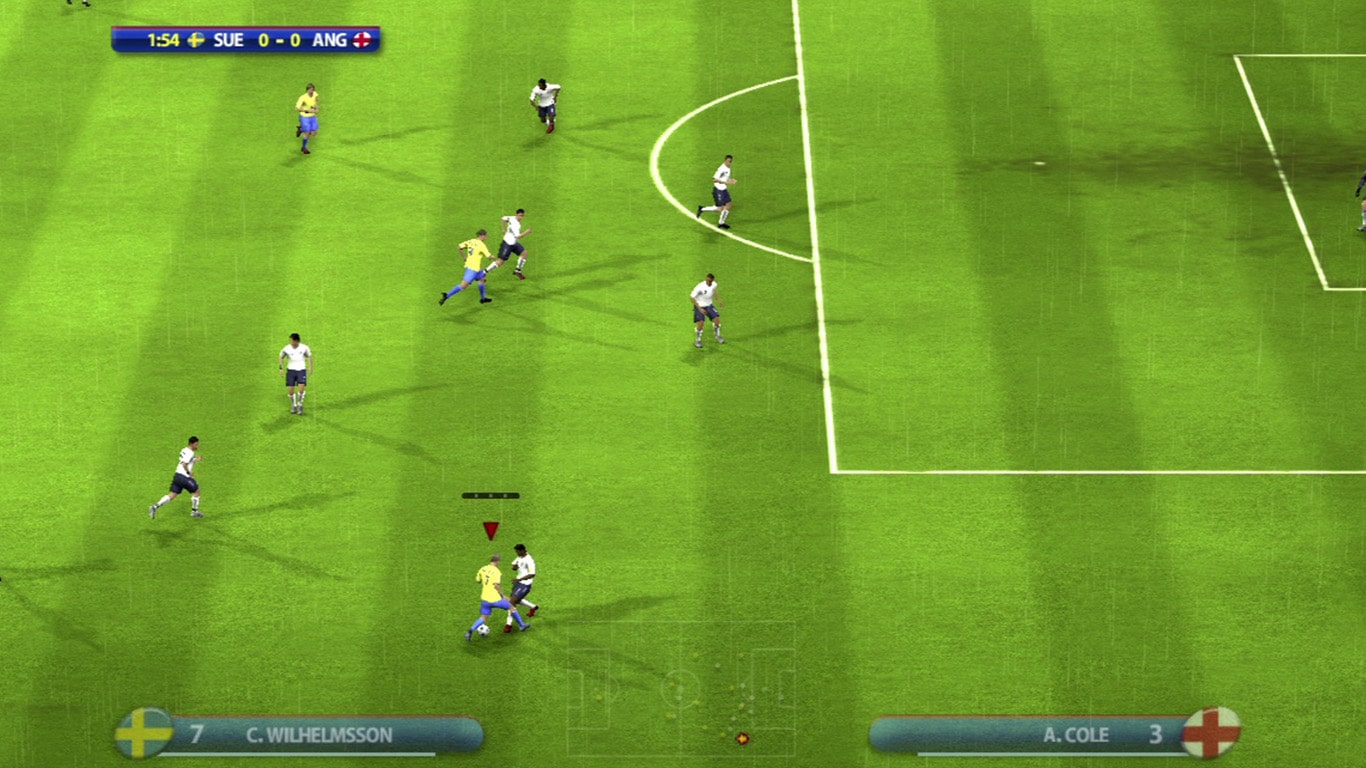Click the ball marker on the mini-map radar
This screenshot has height=768, width=1366.
742,739
